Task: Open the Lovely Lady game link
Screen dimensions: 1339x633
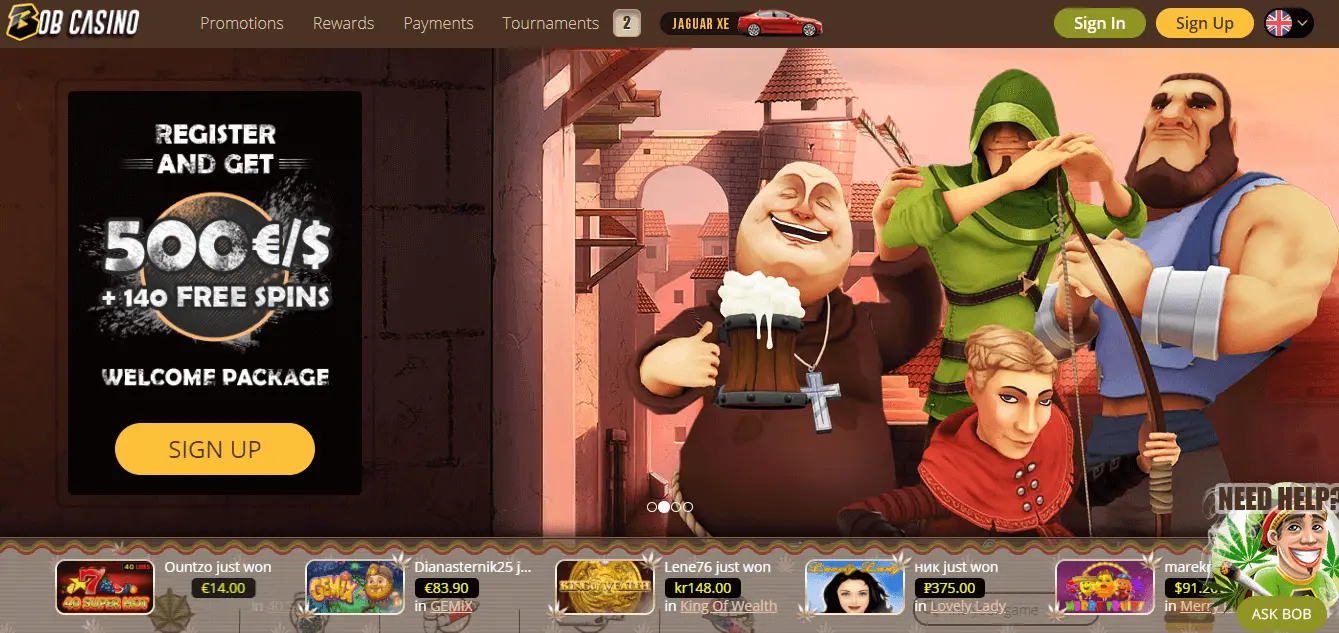Action: coord(968,606)
